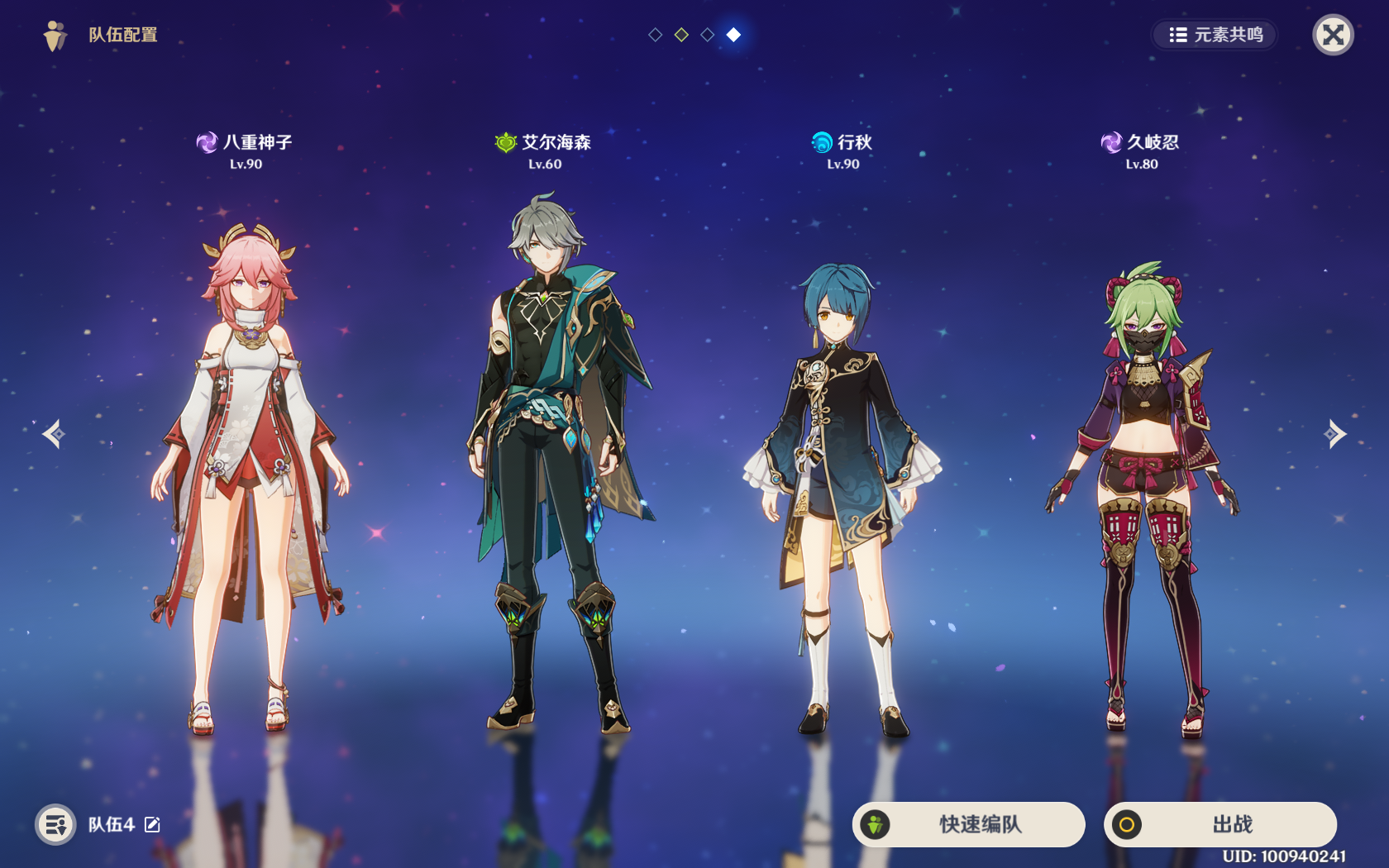Viewport: 1389px width, 868px height.
Task: Select the second party page diamond
Action: pyautogui.click(x=681, y=35)
